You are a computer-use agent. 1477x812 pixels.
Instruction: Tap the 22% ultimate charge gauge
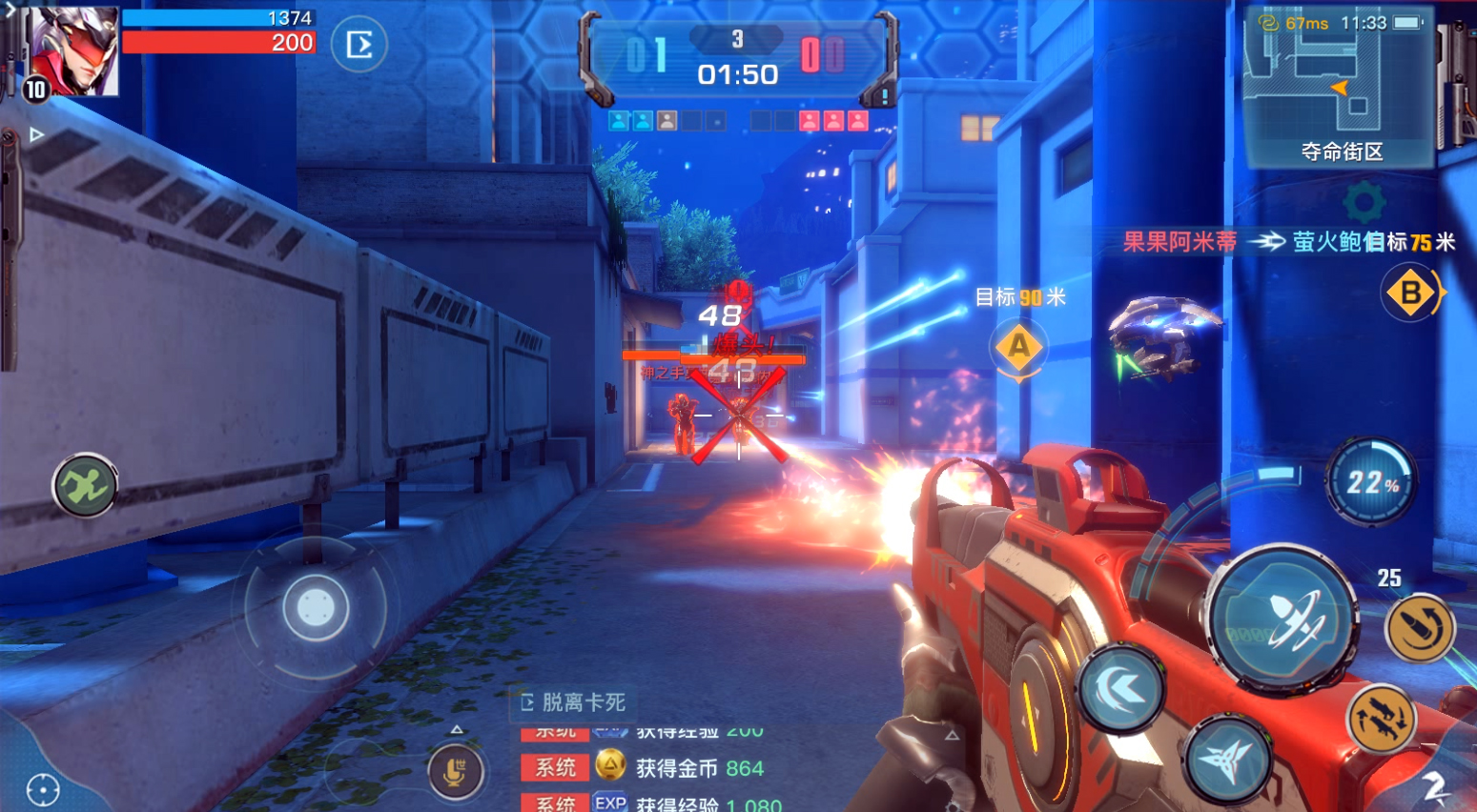tap(1371, 482)
